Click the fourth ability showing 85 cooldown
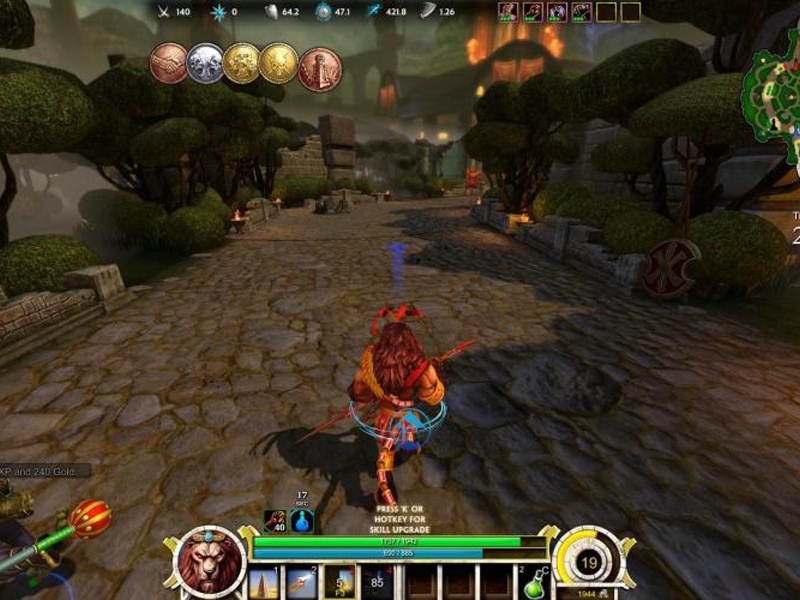The width and height of the screenshot is (800, 600). (x=377, y=582)
